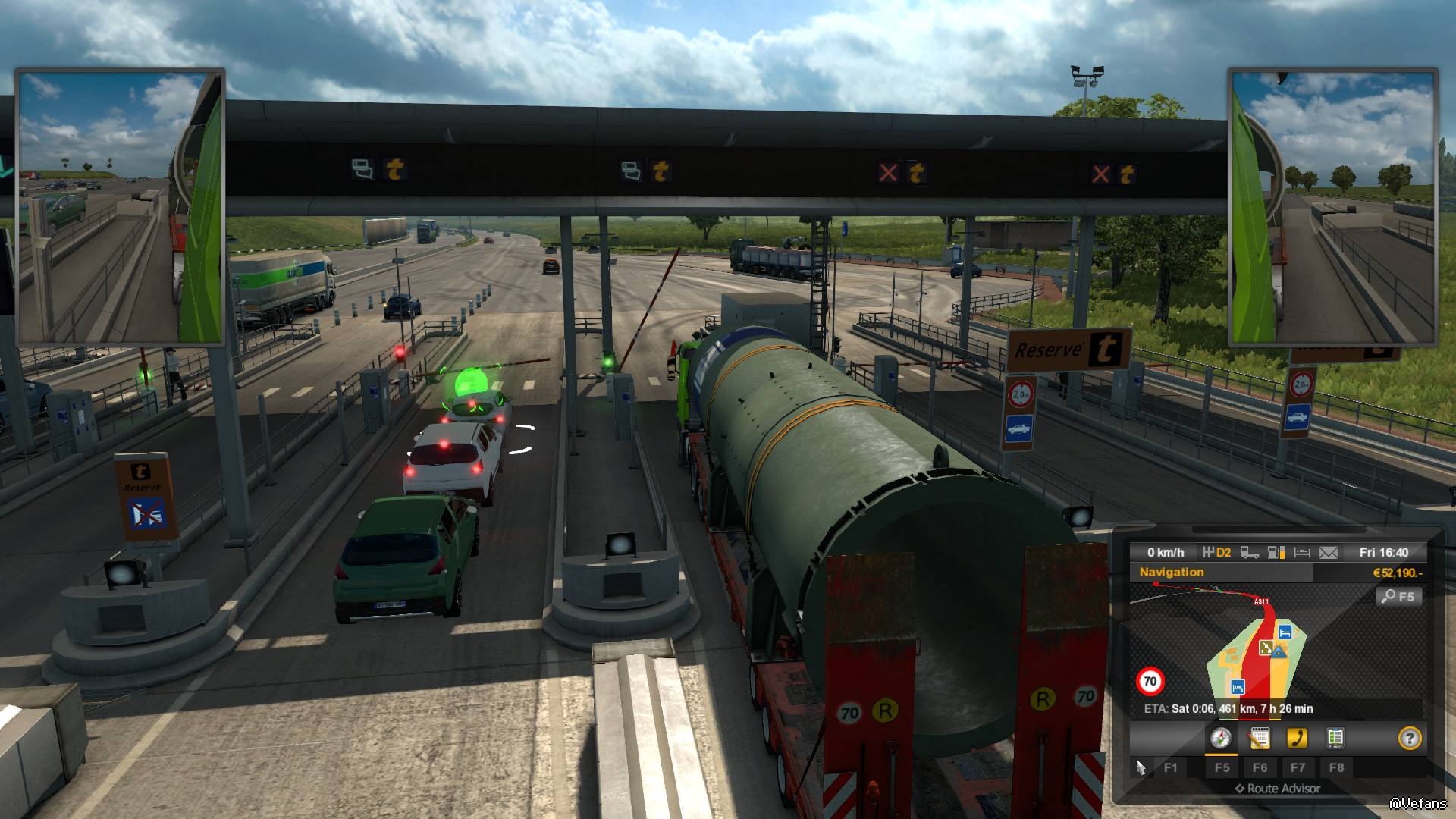Open the yellow phone assistance tab
Viewport: 1456px width, 819px height.
(1297, 738)
